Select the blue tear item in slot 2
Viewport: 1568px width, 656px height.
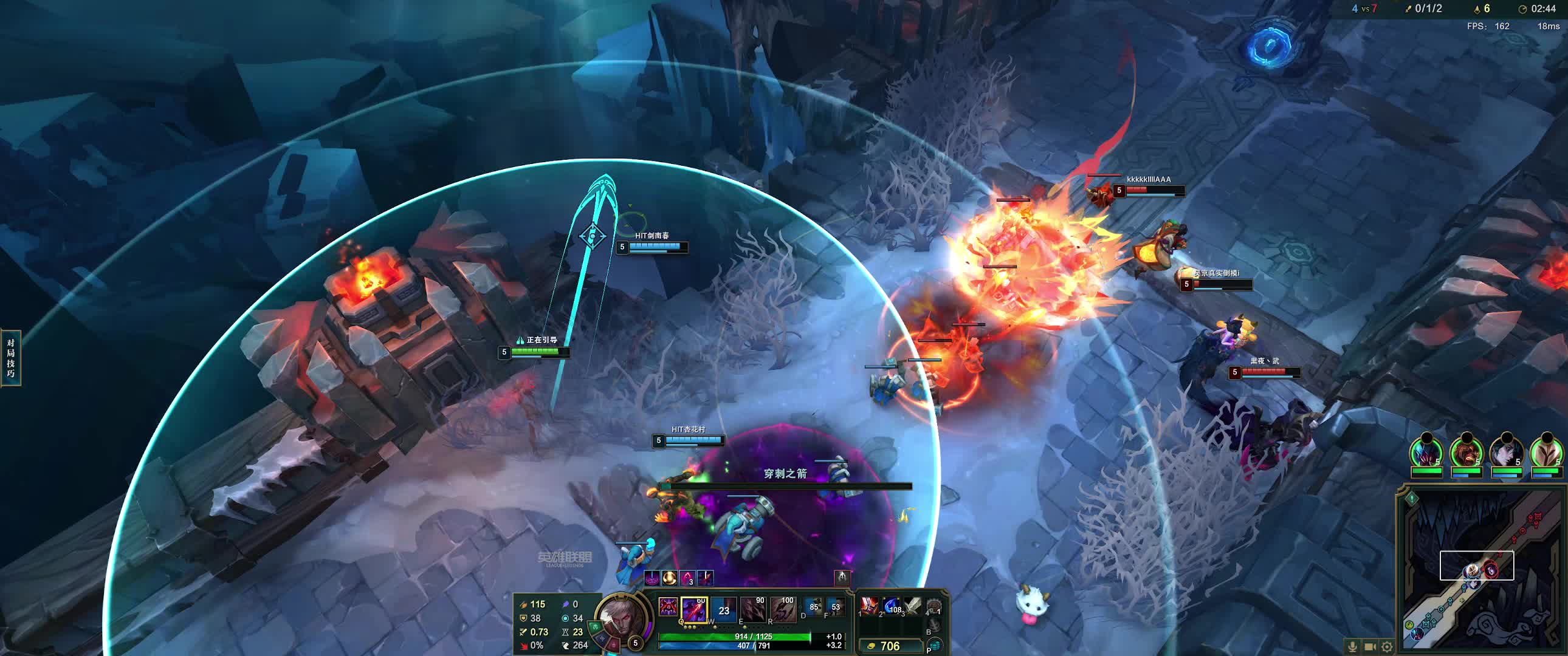click(x=892, y=606)
